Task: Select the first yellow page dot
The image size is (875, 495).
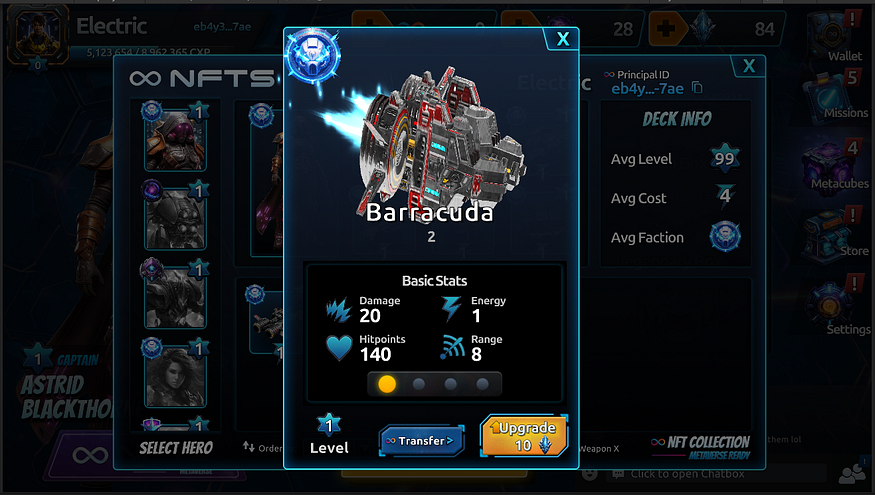Action: 387,384
